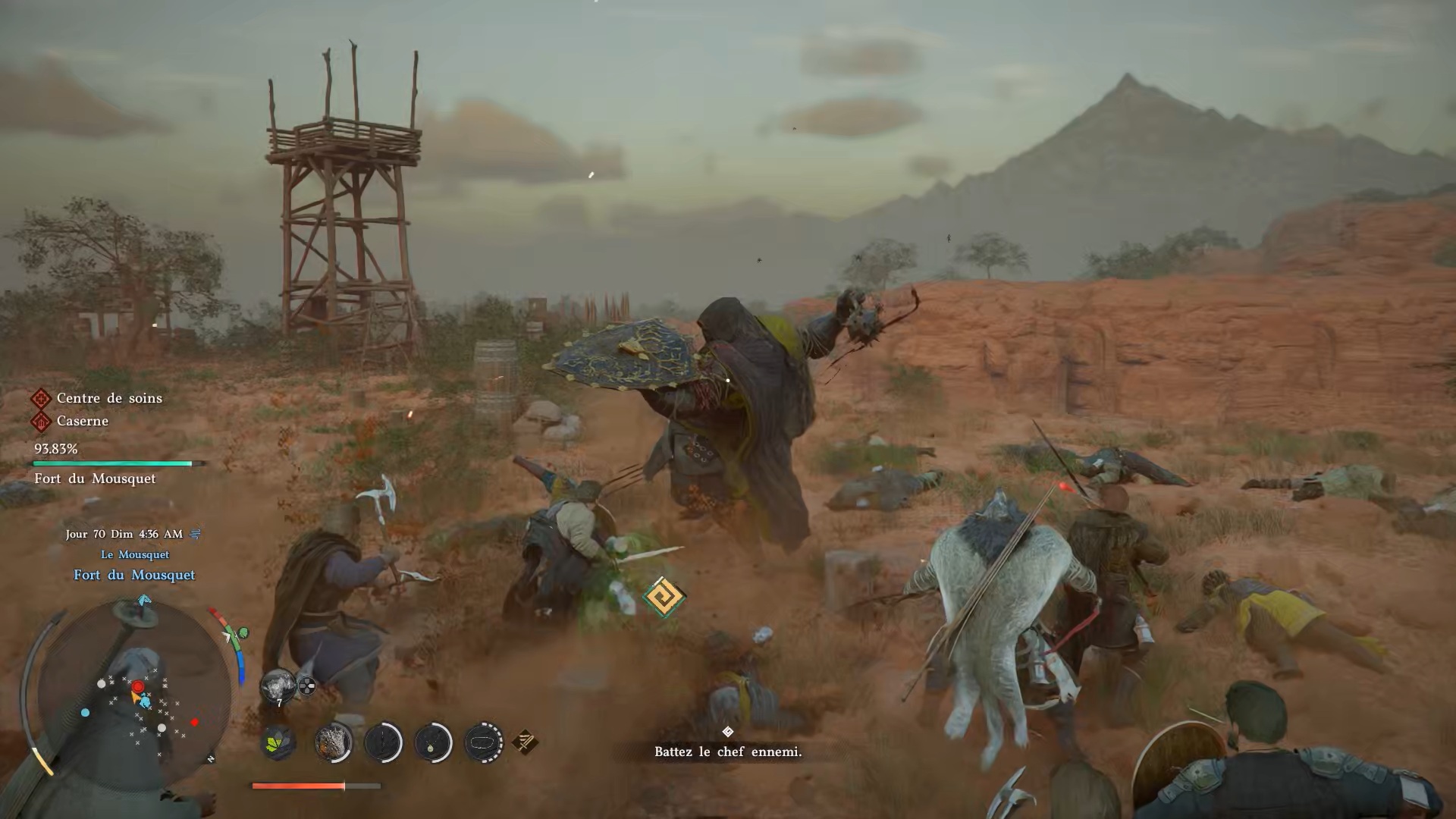
Task: Select the pendant necklace ability slot
Action: [x=433, y=742]
